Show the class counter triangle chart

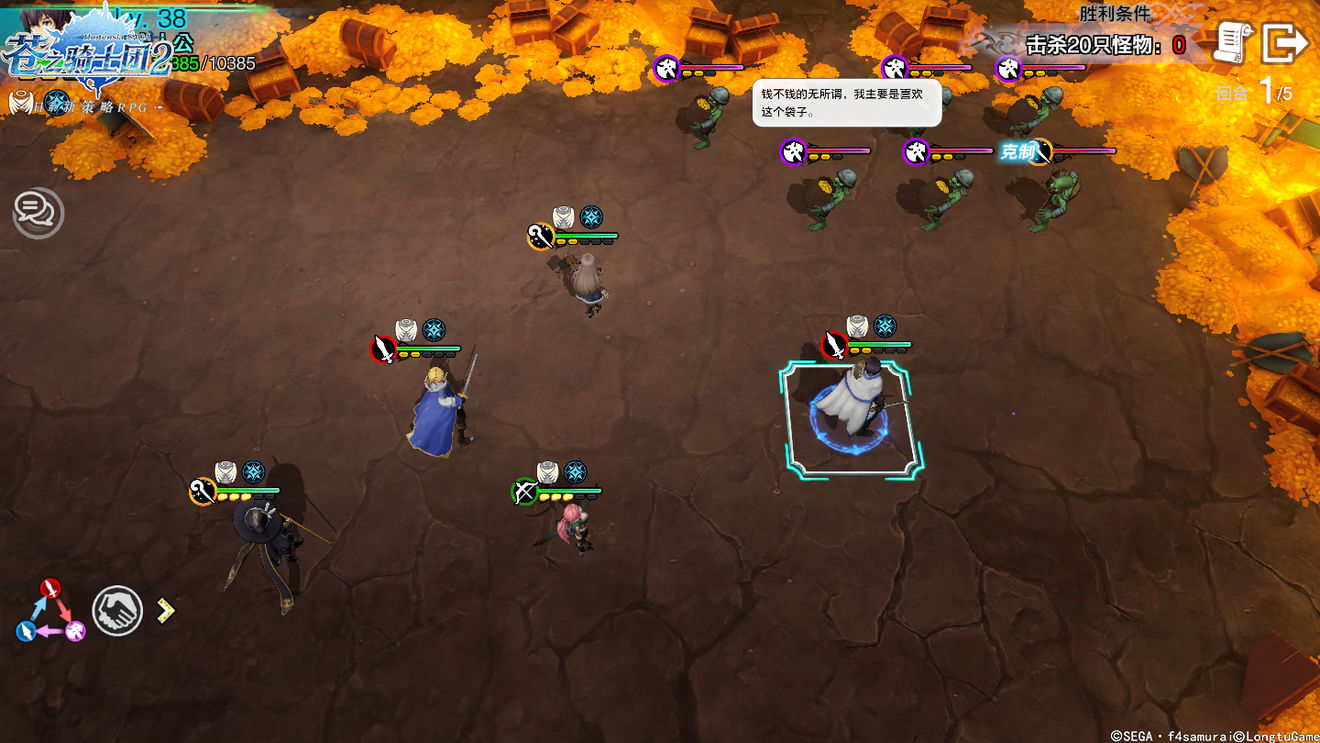pyautogui.click(x=50, y=611)
